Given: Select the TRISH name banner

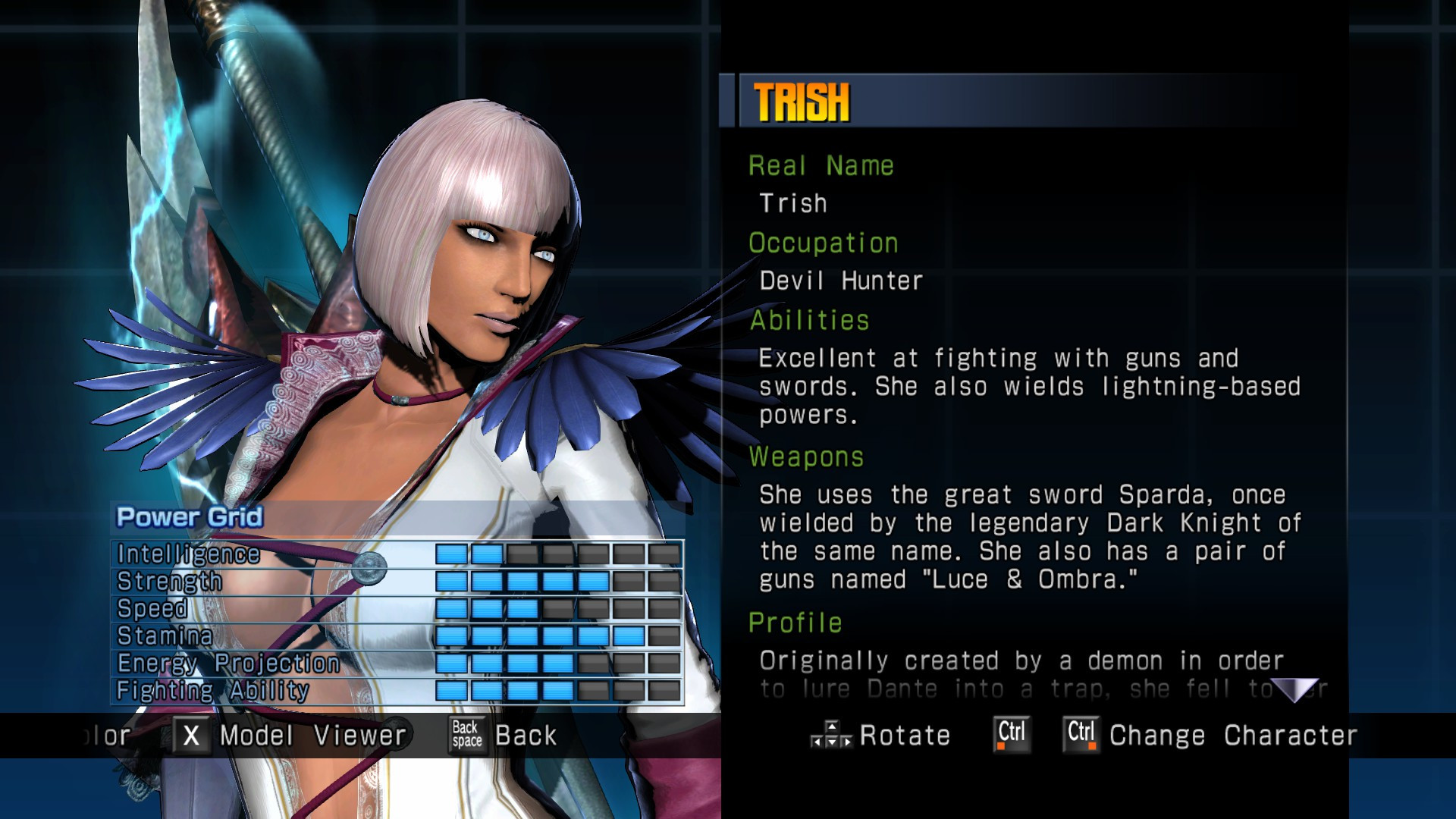Looking at the screenshot, I should tap(800, 100).
